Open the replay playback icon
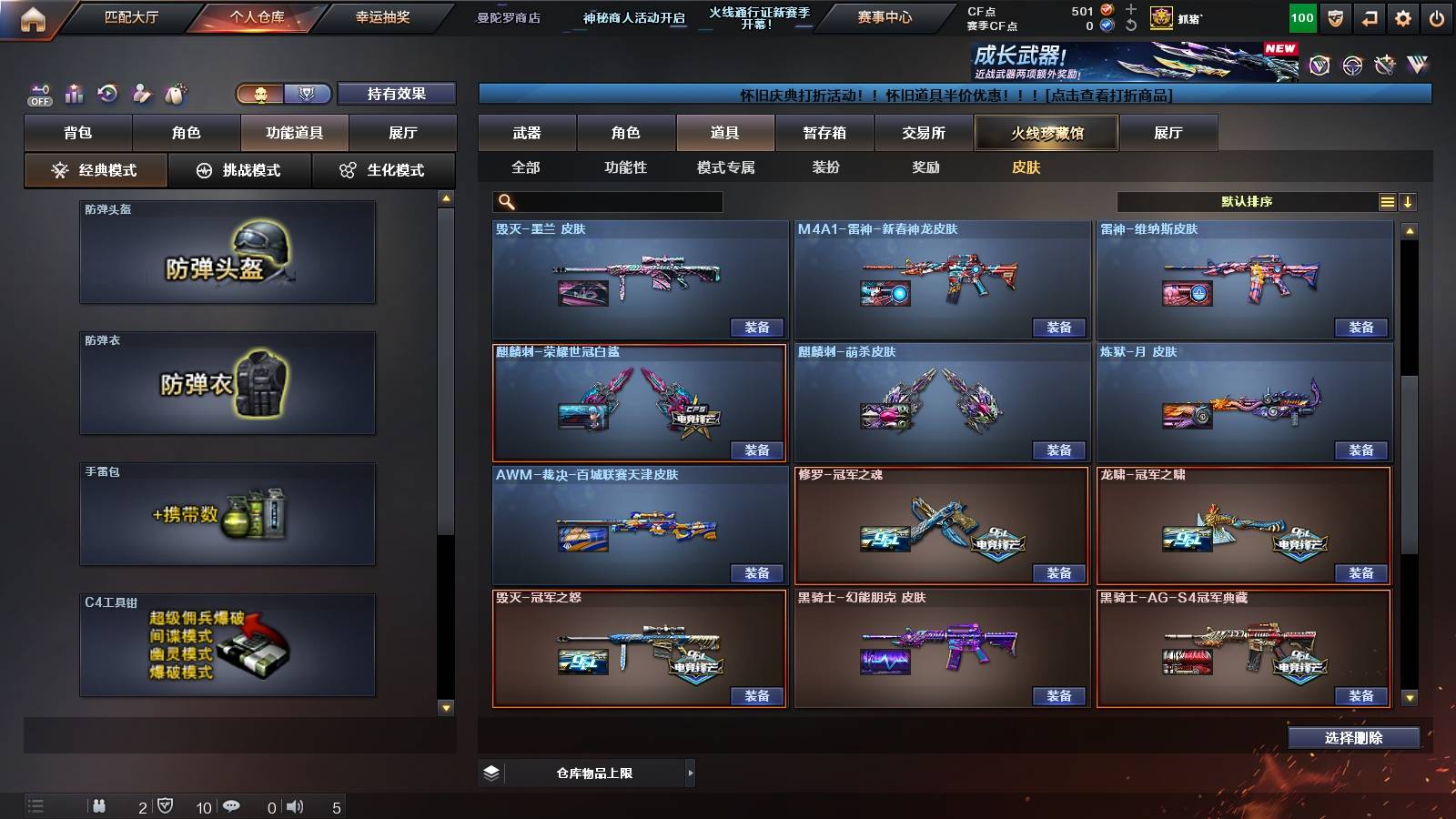The image size is (1456, 819). tap(107, 92)
